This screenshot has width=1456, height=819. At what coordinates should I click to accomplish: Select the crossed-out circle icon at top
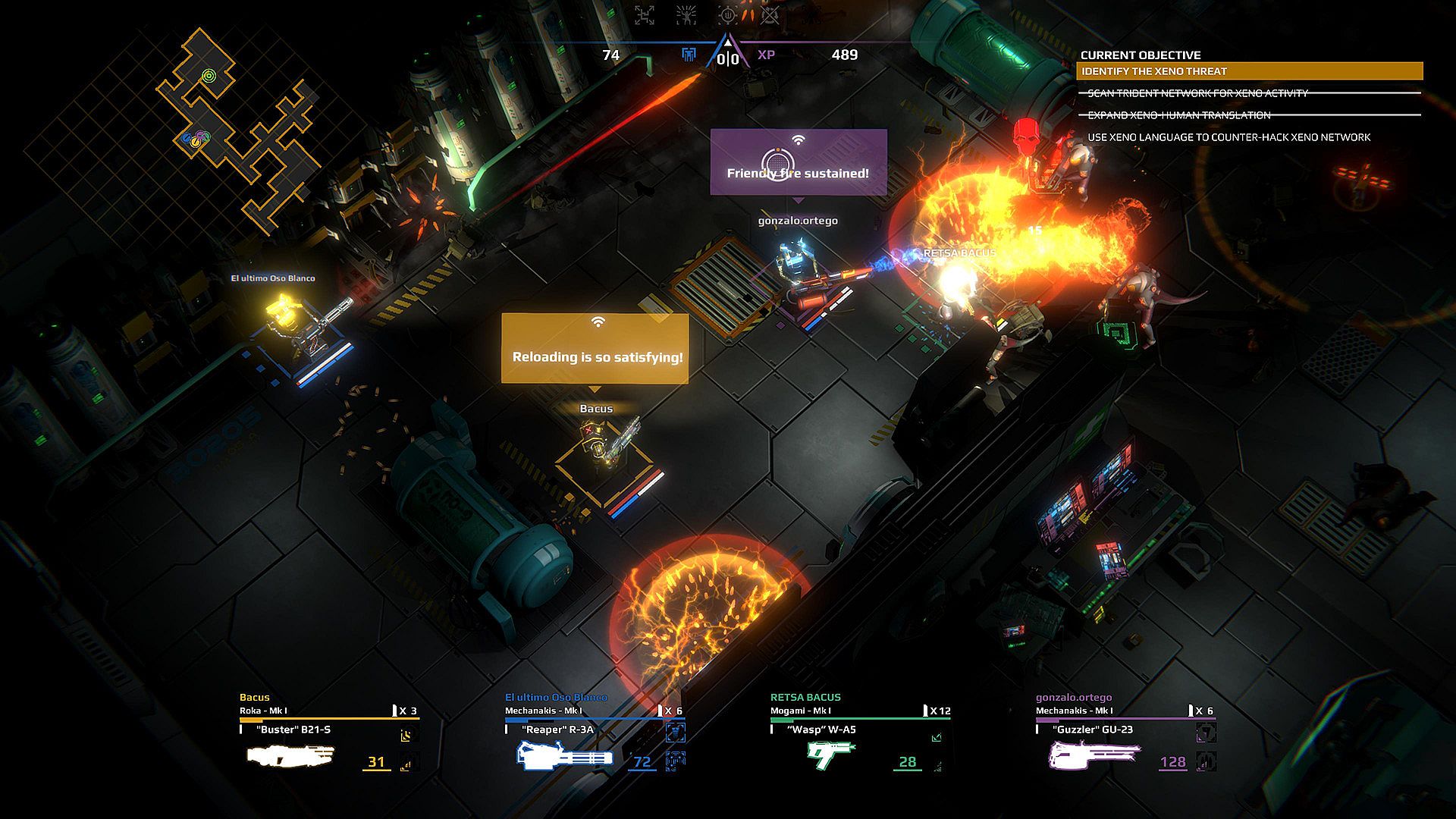point(770,15)
